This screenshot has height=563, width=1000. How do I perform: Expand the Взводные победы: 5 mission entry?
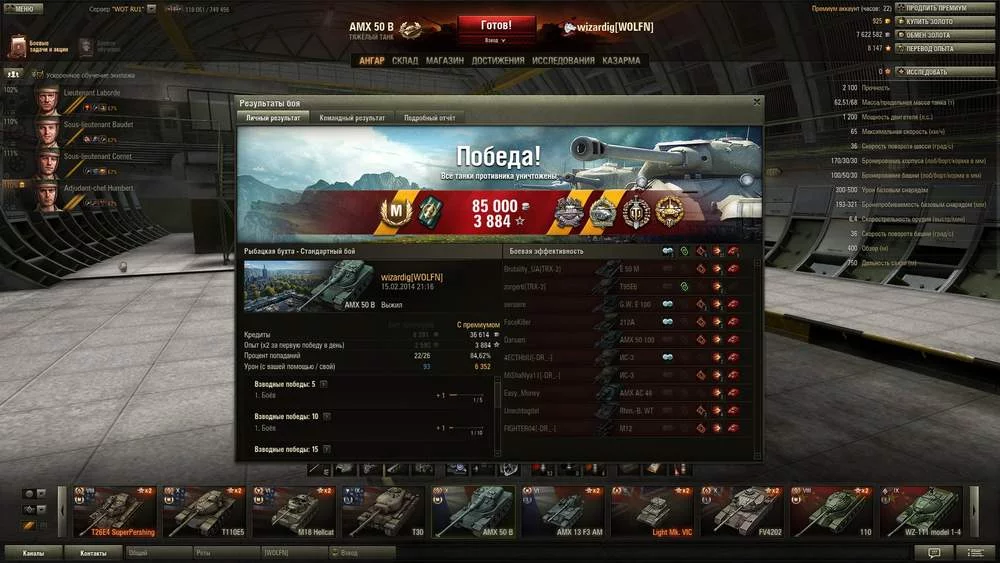(323, 384)
